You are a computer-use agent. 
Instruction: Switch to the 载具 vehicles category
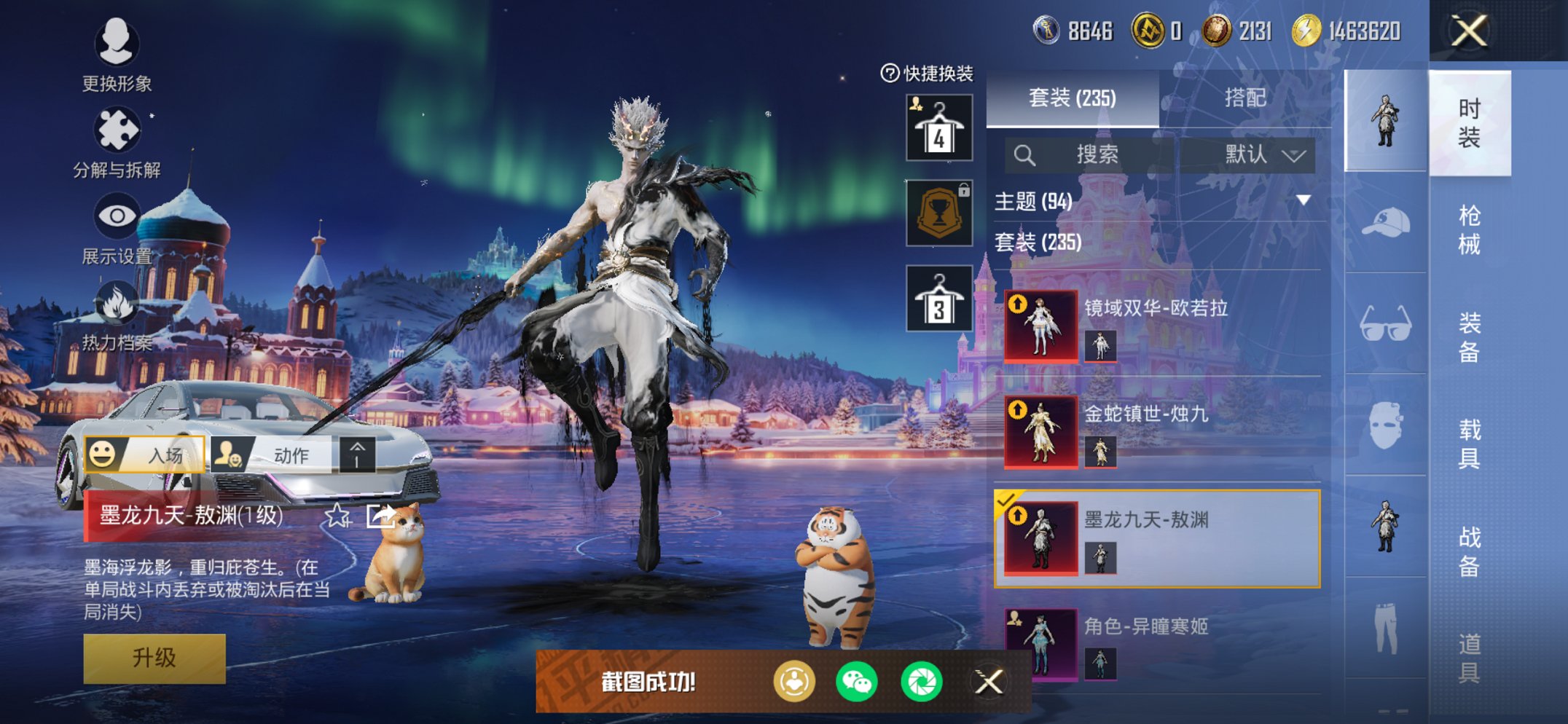click(1468, 443)
